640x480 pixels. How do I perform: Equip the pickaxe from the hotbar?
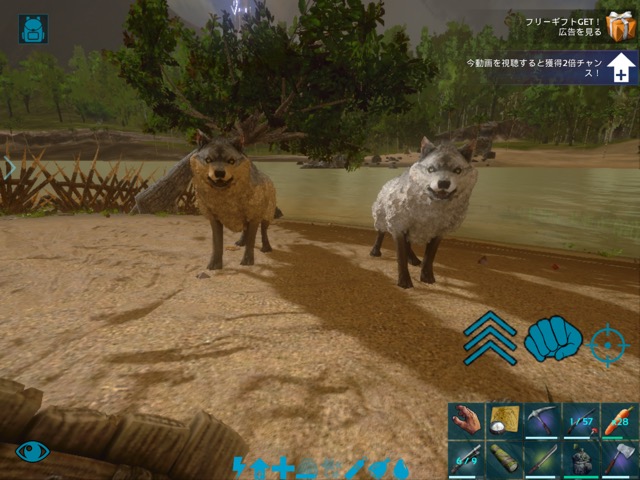(543, 421)
